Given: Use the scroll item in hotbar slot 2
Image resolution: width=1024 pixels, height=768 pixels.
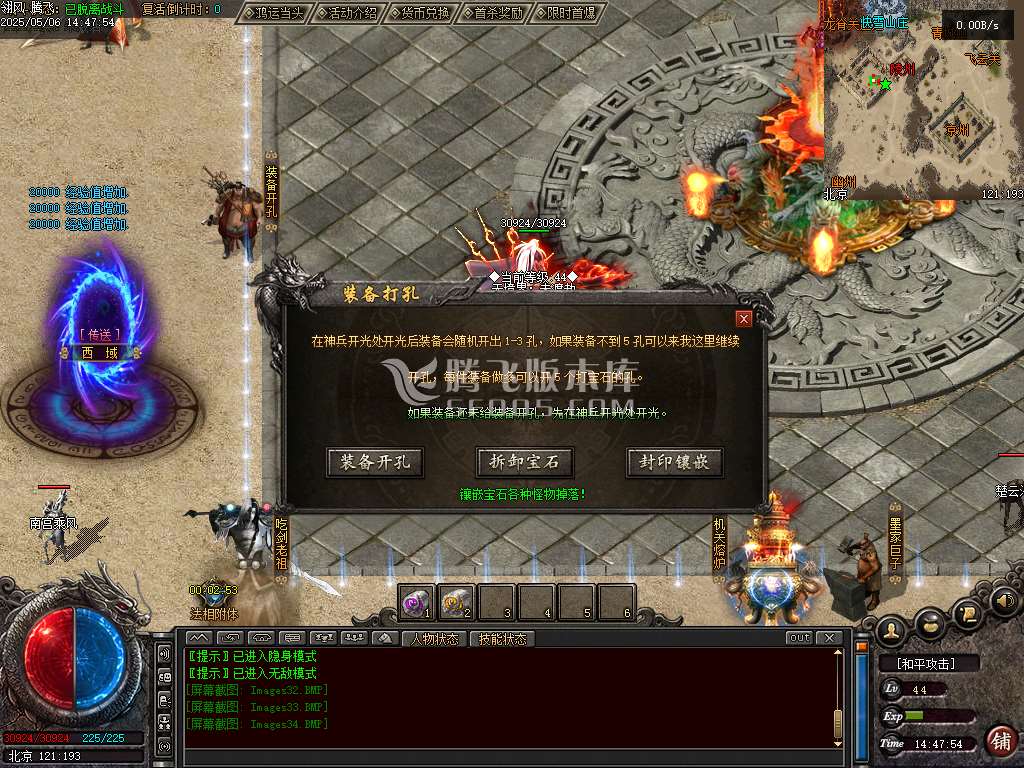Looking at the screenshot, I should [x=457, y=602].
